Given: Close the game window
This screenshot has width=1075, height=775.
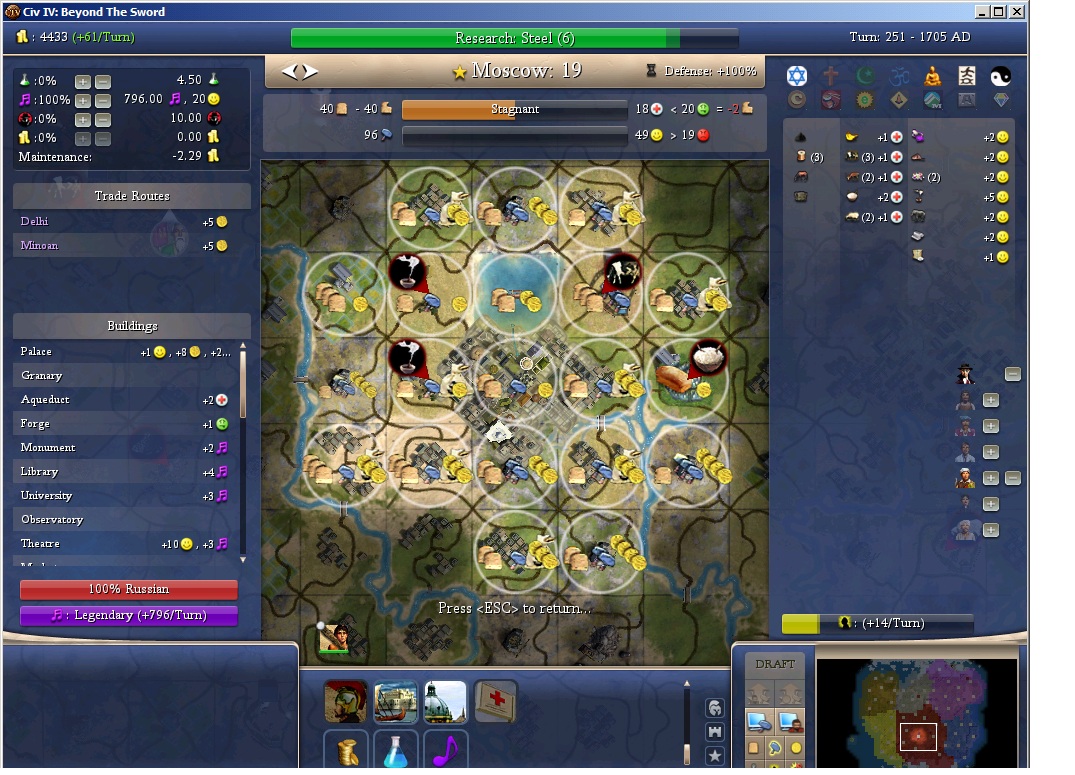Looking at the screenshot, I should coord(1017,12).
